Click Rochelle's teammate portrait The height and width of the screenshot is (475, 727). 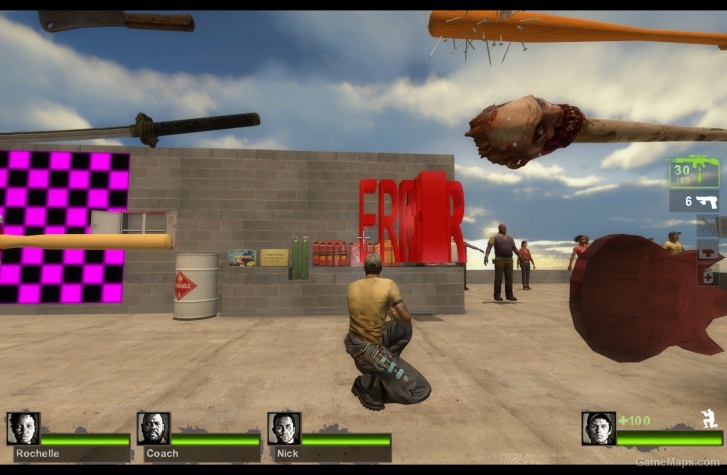[23, 429]
